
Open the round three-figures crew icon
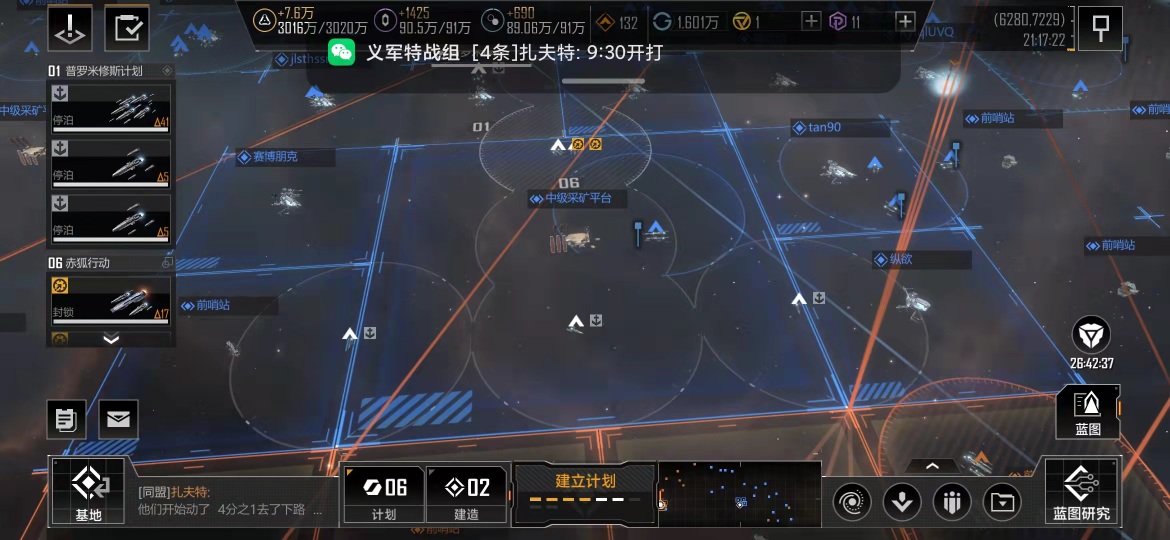[952, 500]
